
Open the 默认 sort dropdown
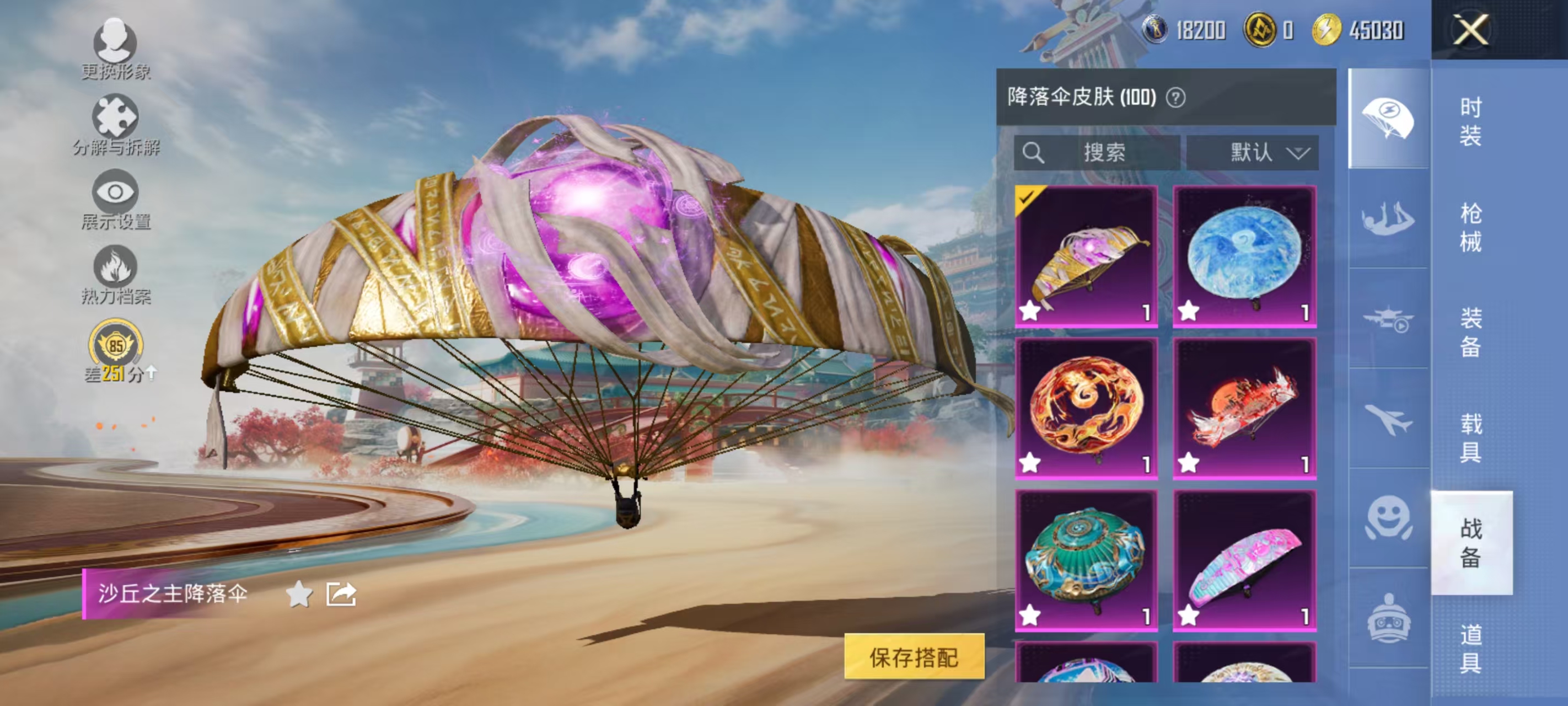pyautogui.click(x=1254, y=153)
